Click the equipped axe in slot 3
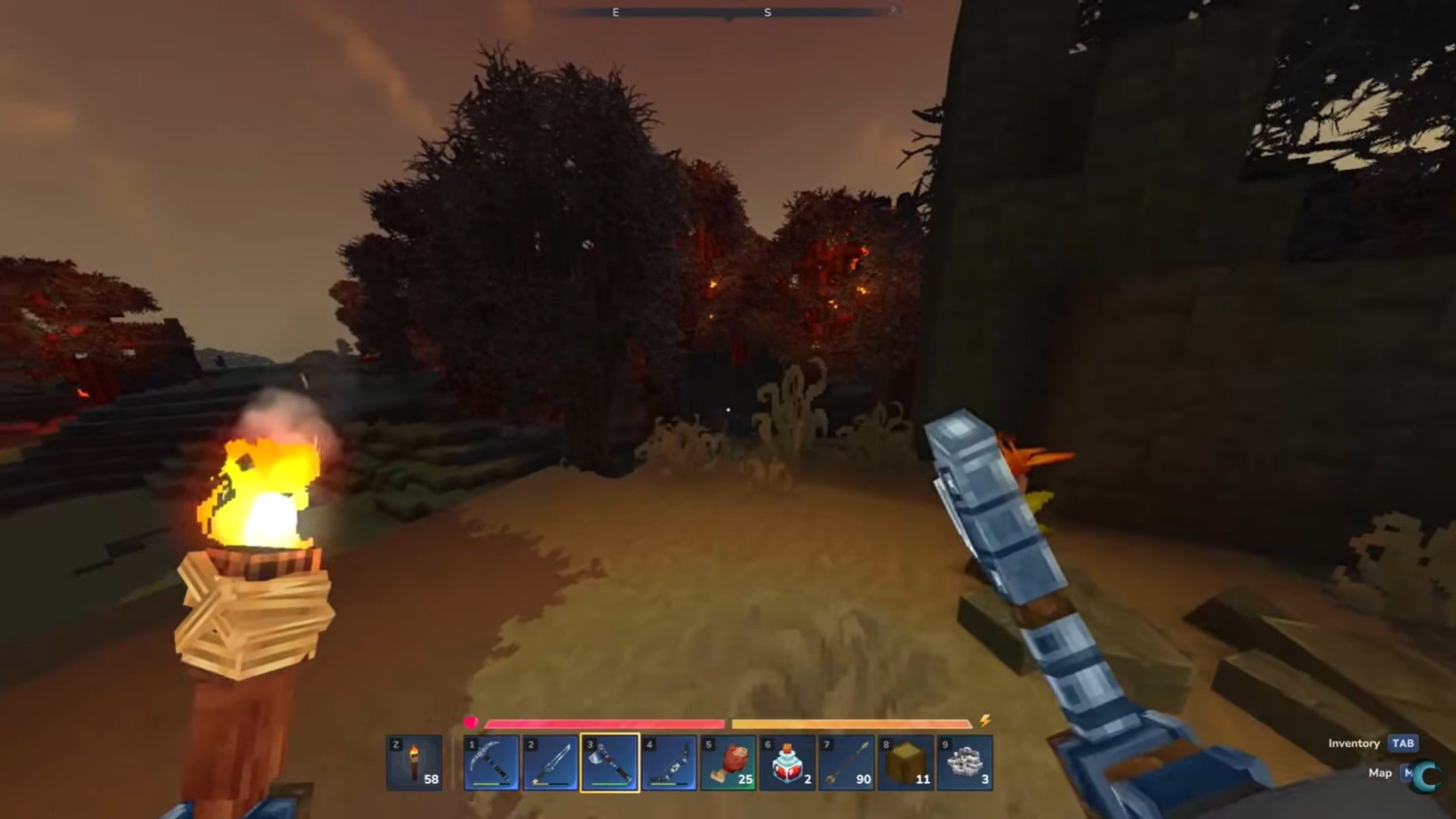Screen dimensions: 1456x819 (609, 762)
